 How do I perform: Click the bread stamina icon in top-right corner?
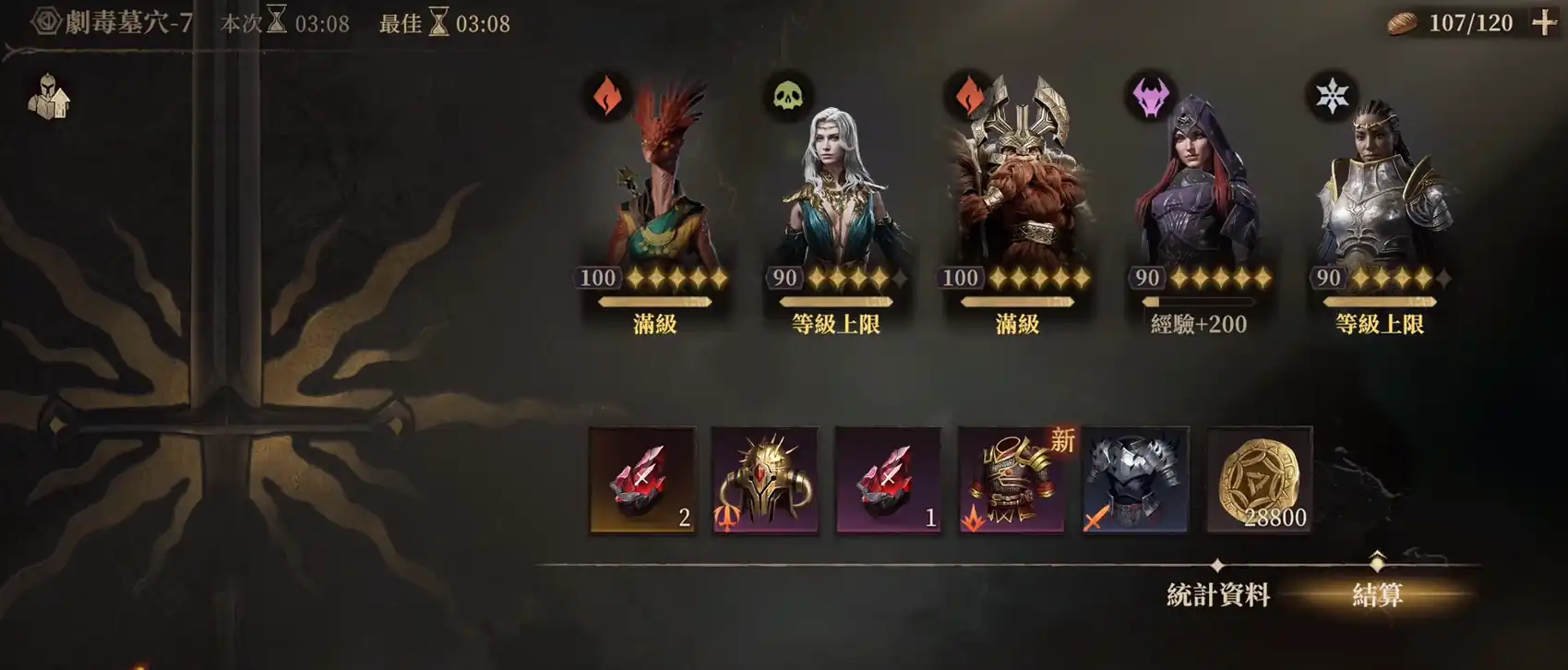click(x=1402, y=22)
